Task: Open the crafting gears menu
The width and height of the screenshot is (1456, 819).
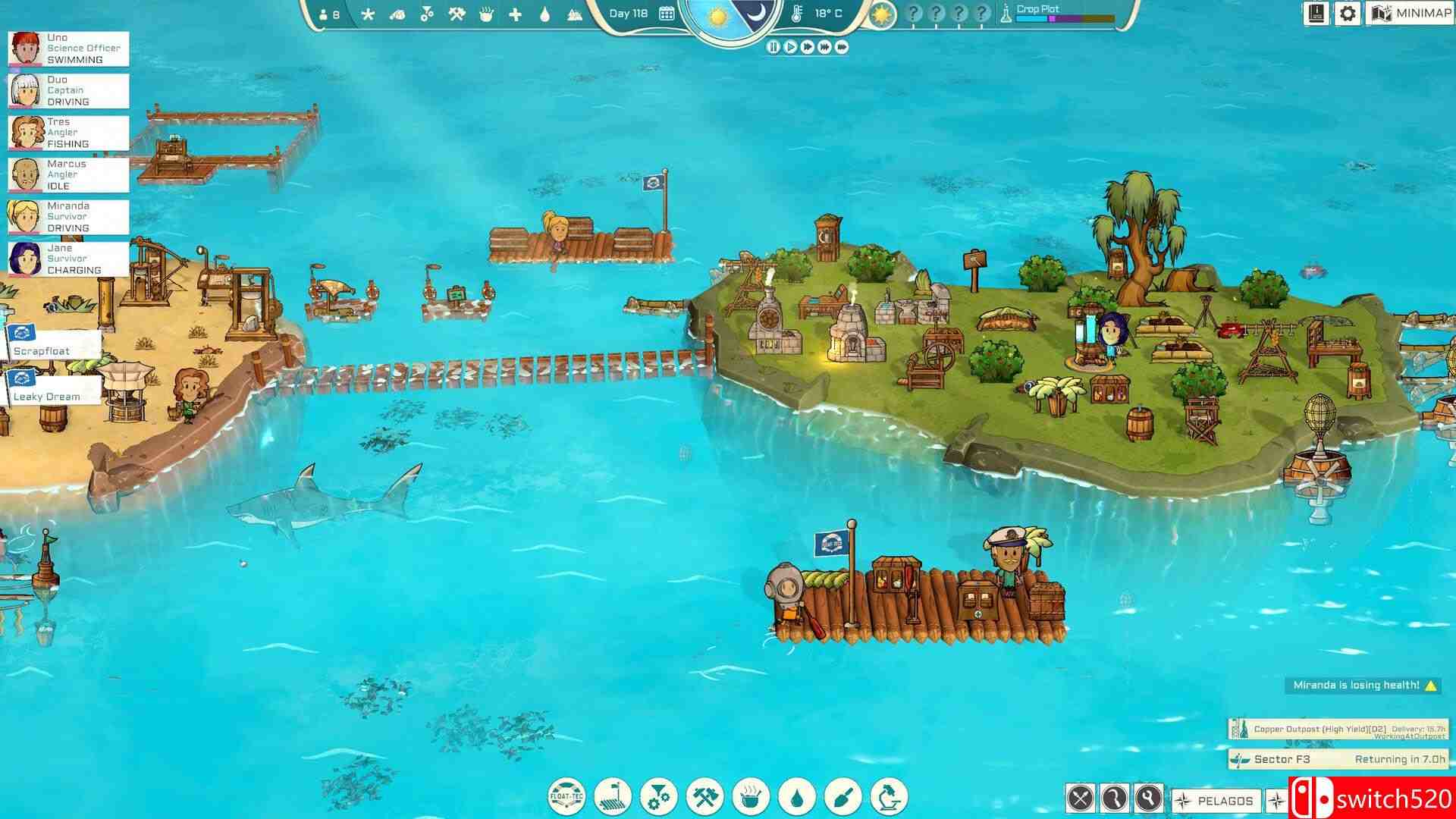Action: point(659,798)
